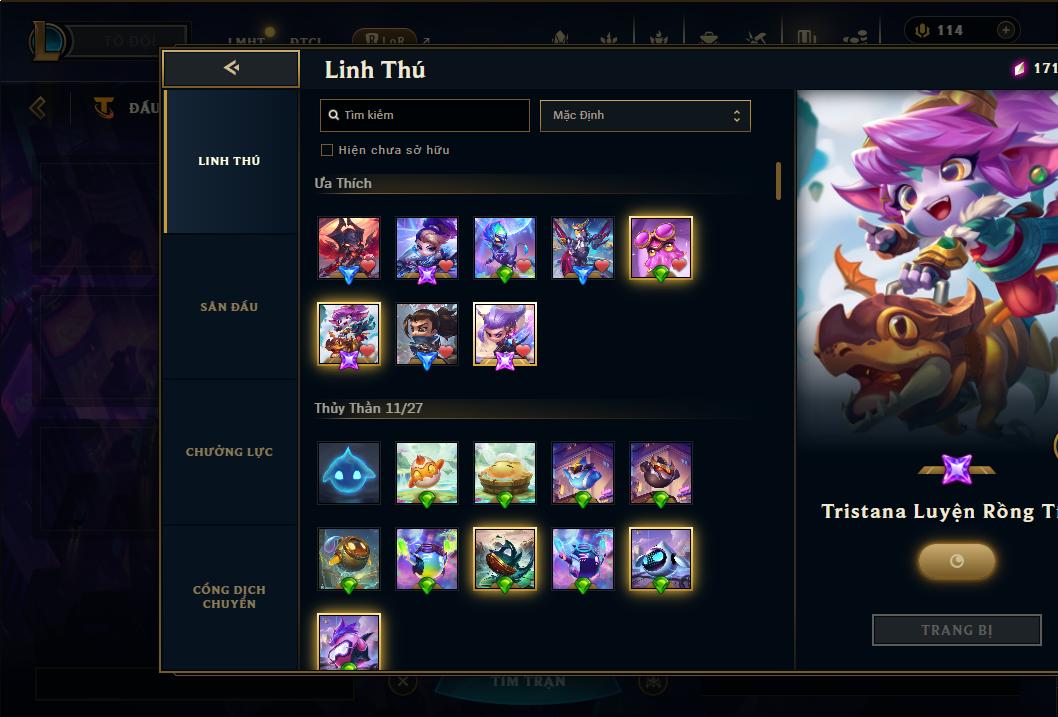
Task: Open the Cổng Dịch Chuyển tab
Action: [x=229, y=597]
